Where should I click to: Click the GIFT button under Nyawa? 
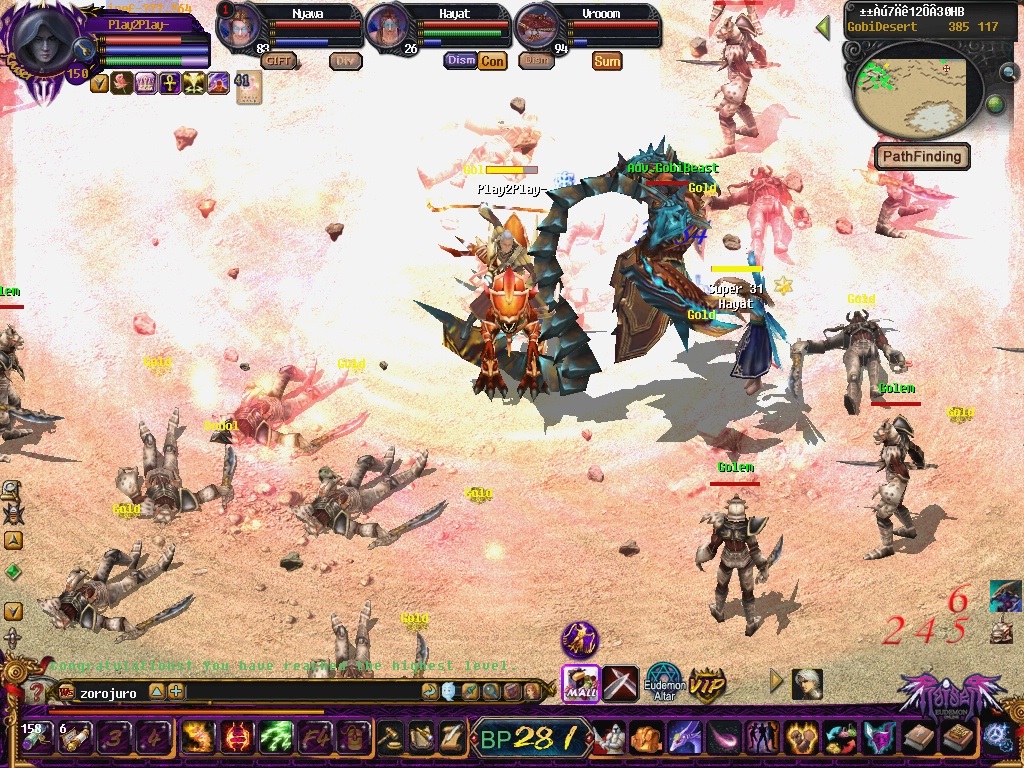tap(279, 60)
